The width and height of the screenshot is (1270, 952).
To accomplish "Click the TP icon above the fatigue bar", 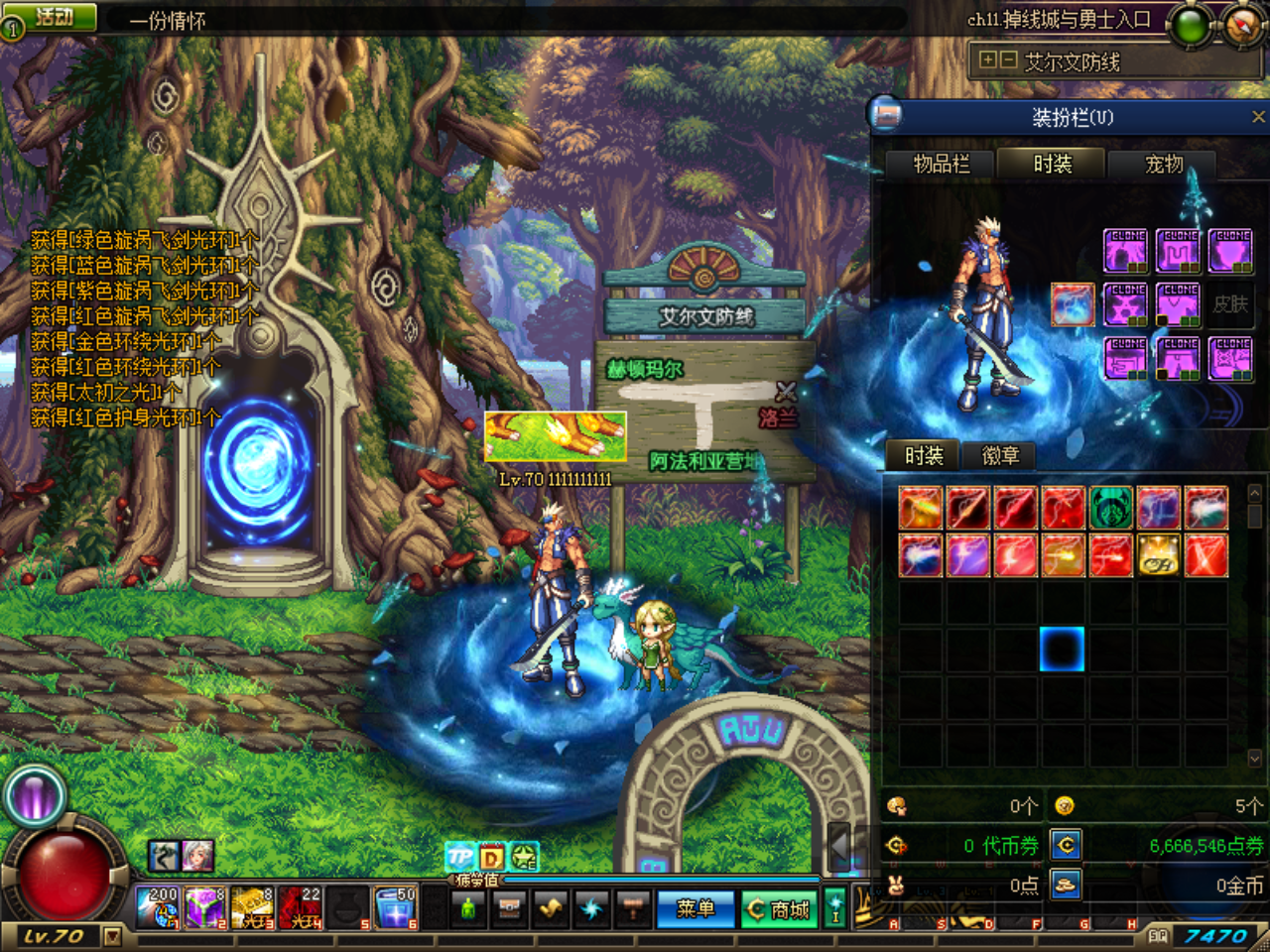I will click(x=458, y=856).
